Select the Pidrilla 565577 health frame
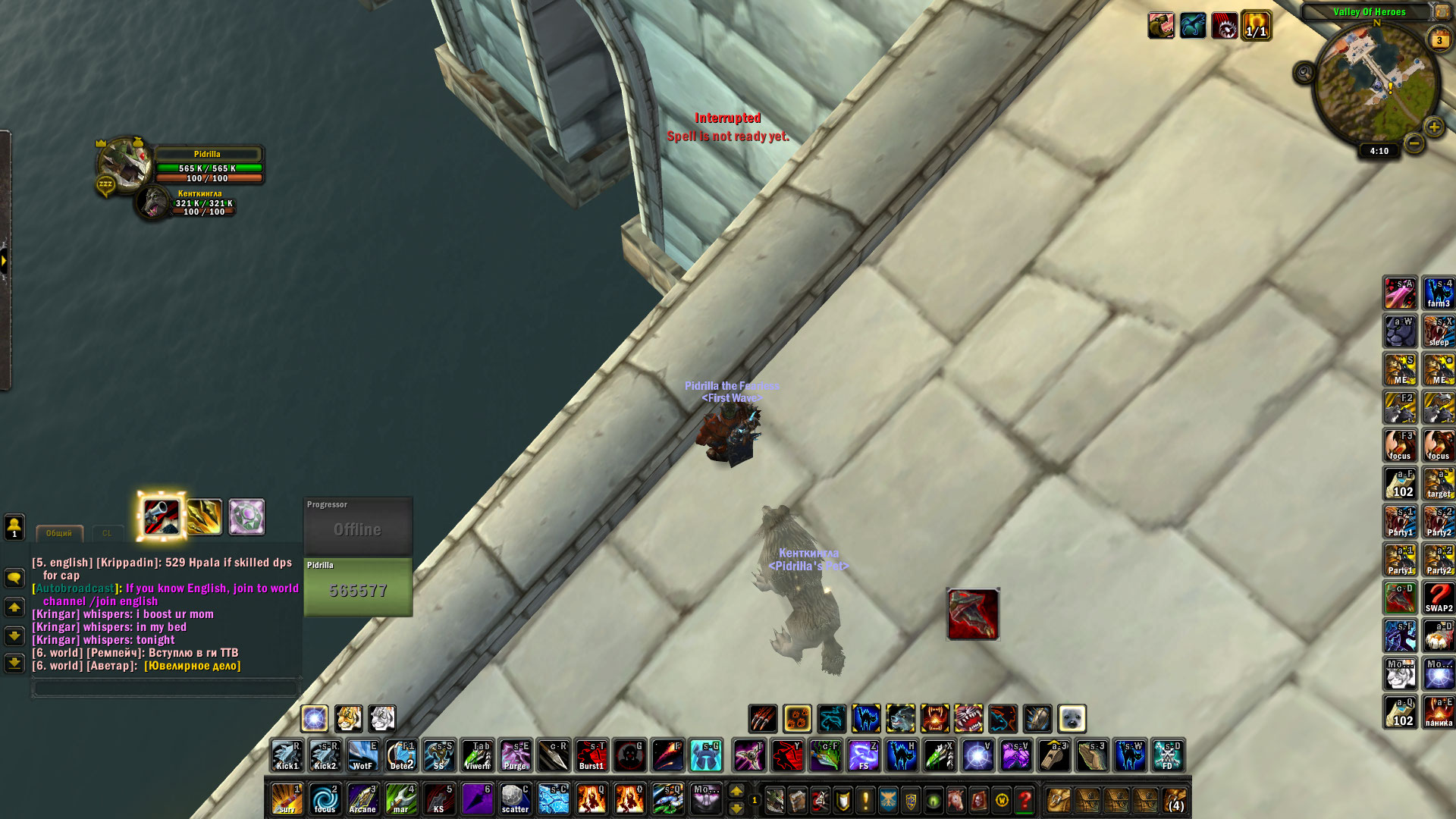The height and width of the screenshot is (819, 1456). pyautogui.click(x=358, y=587)
